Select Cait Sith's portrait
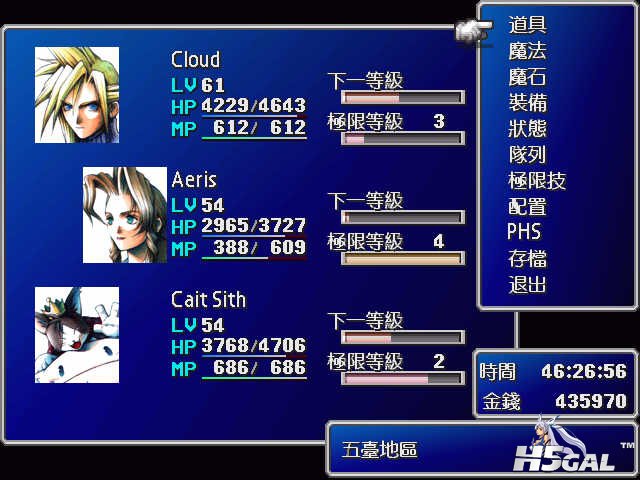Viewport: 640px width, 480px height. pos(77,335)
